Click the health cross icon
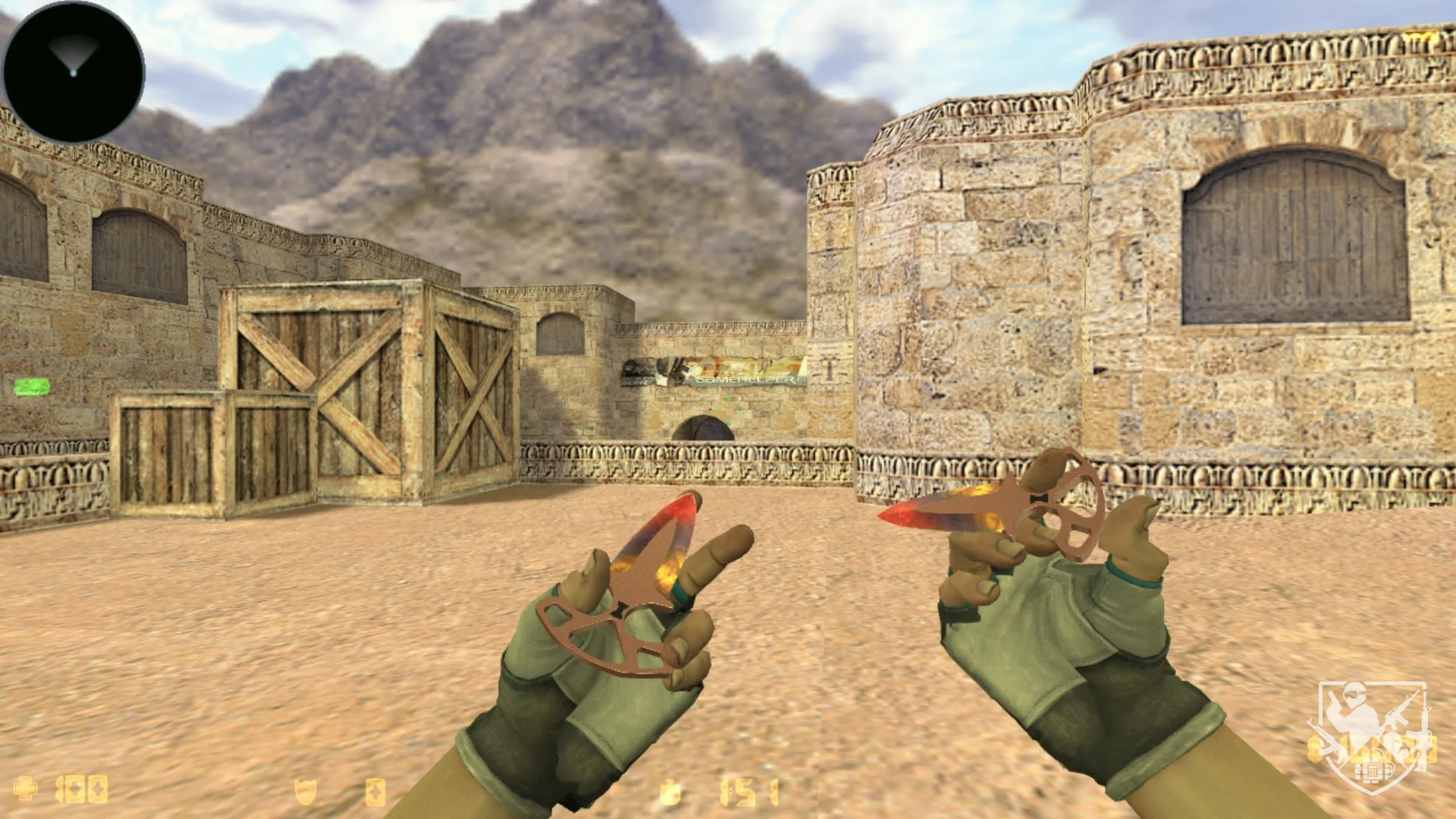The image size is (1456, 819). (x=26, y=789)
